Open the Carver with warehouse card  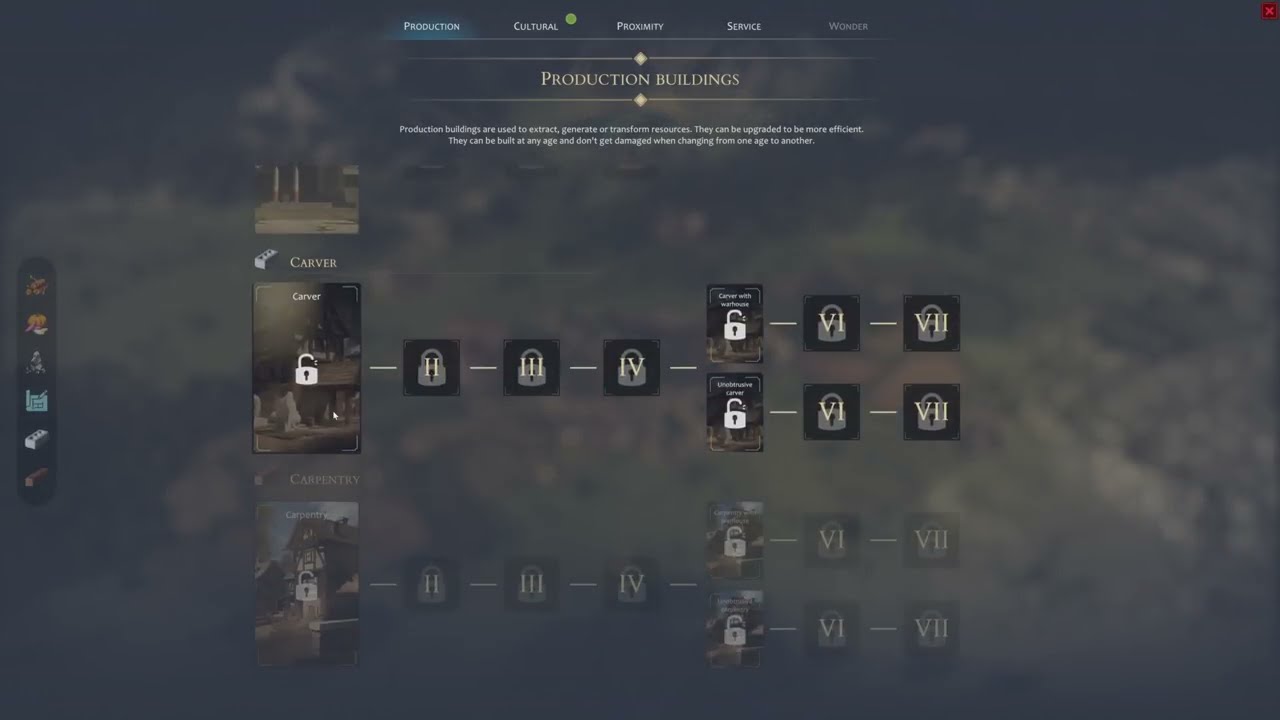[735, 323]
